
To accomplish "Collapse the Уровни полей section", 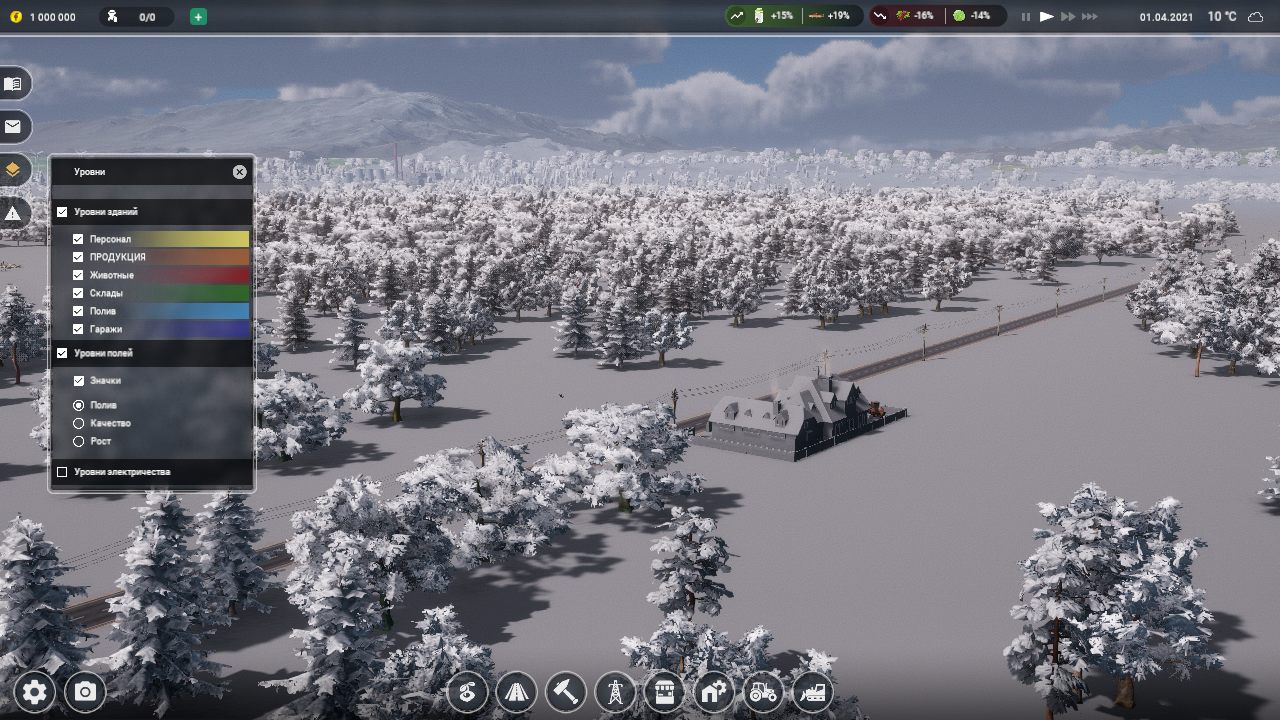I will tap(62, 353).
